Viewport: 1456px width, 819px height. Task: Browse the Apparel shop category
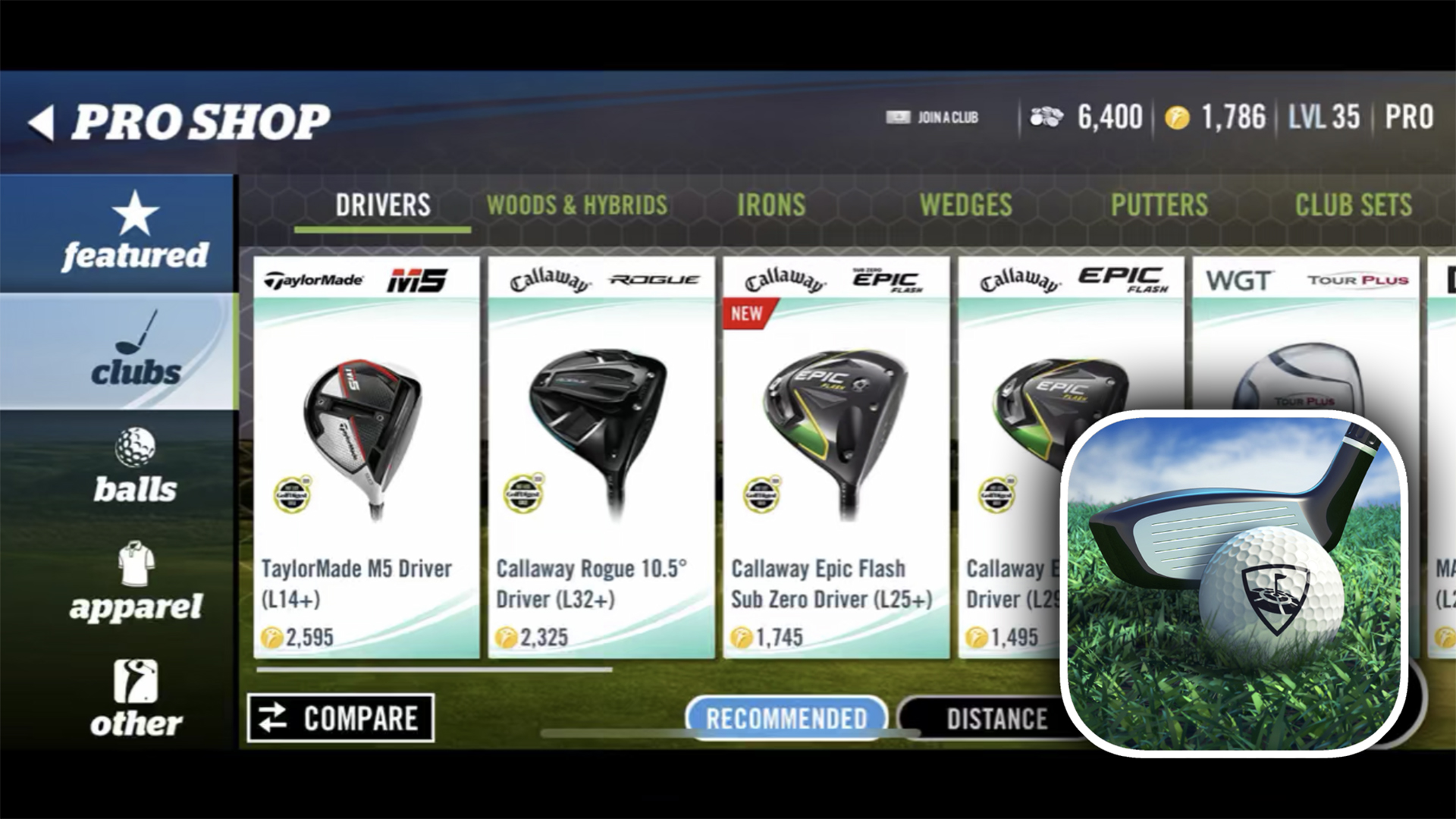135,584
